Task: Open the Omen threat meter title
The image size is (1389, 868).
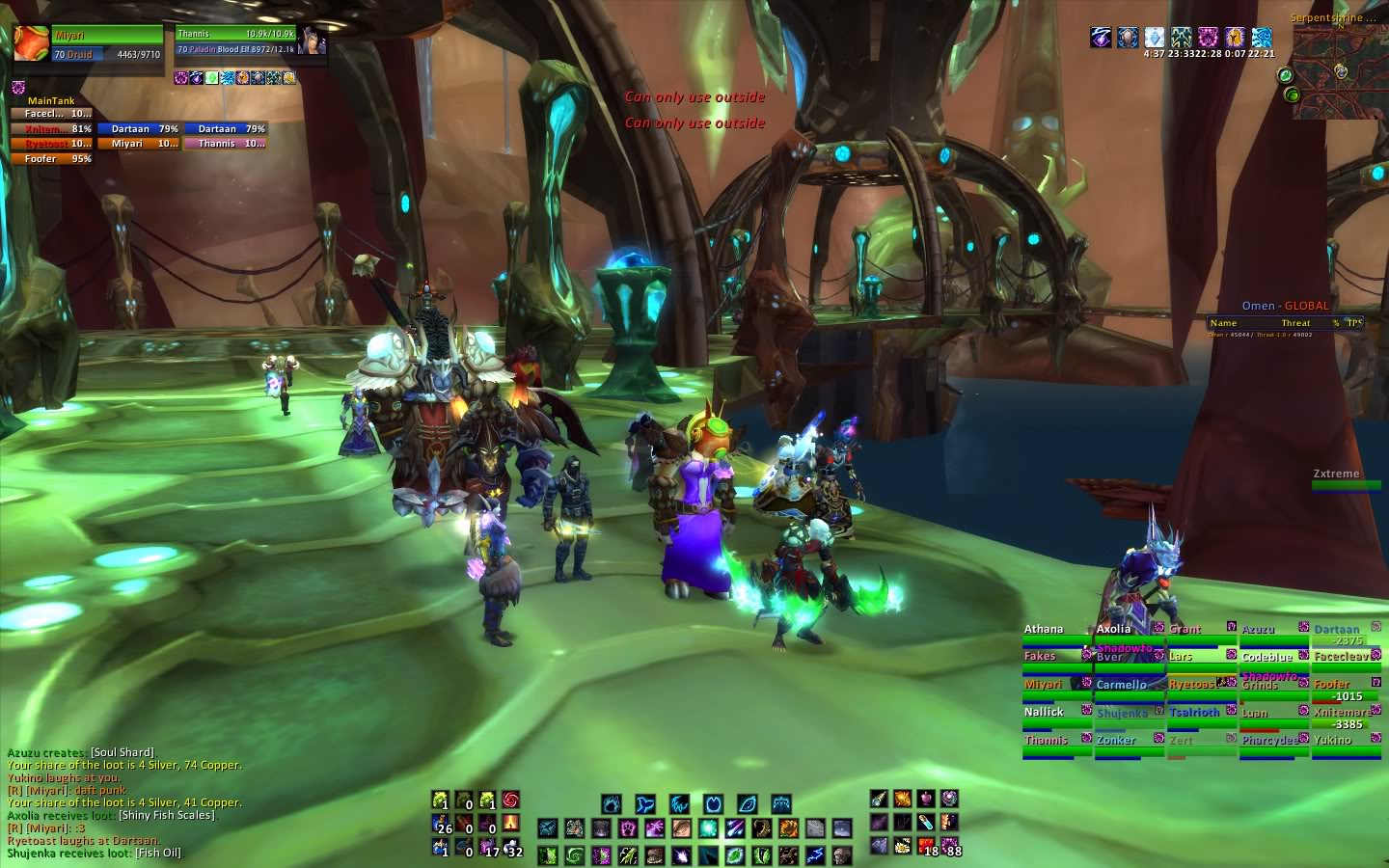Action: coord(1285,306)
